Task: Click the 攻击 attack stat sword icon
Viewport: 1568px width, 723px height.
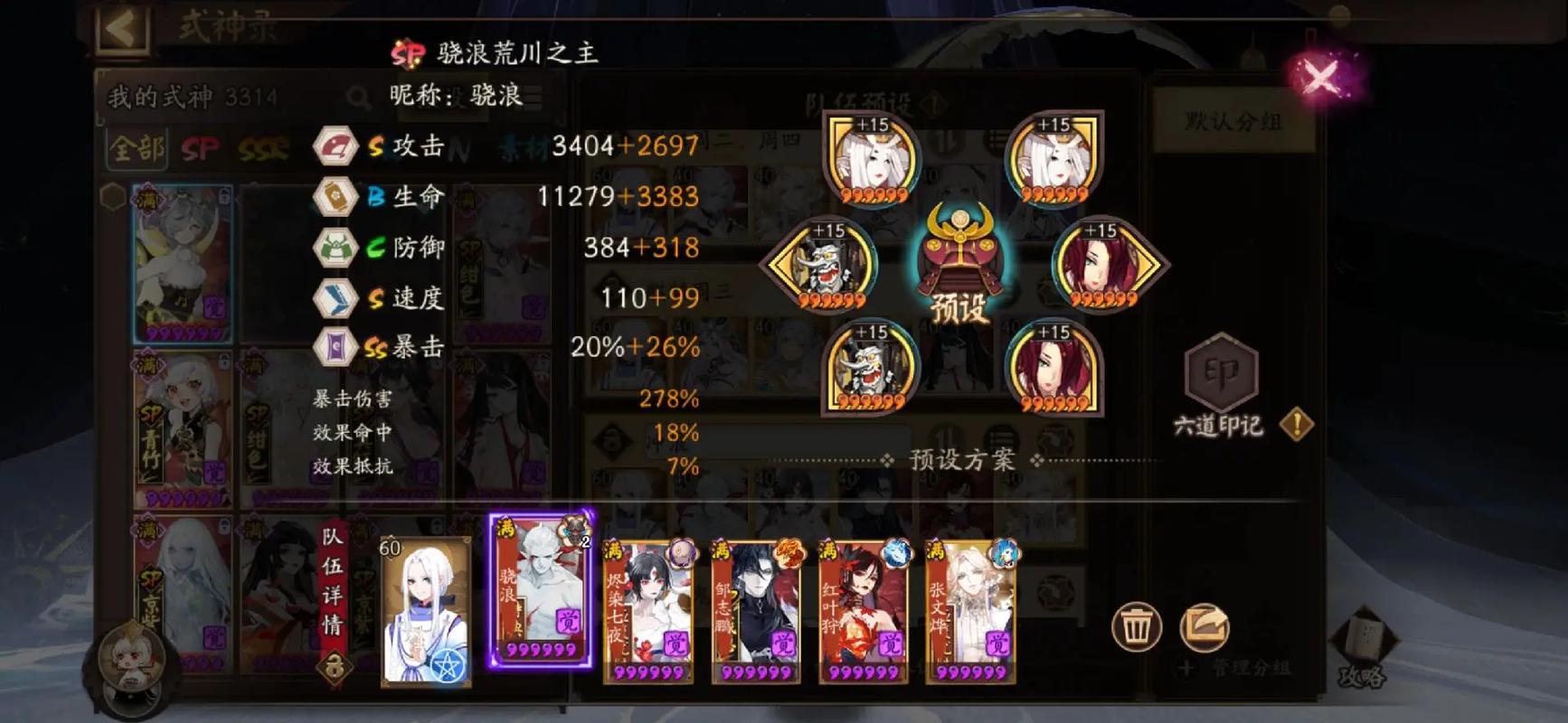Action: (334, 145)
